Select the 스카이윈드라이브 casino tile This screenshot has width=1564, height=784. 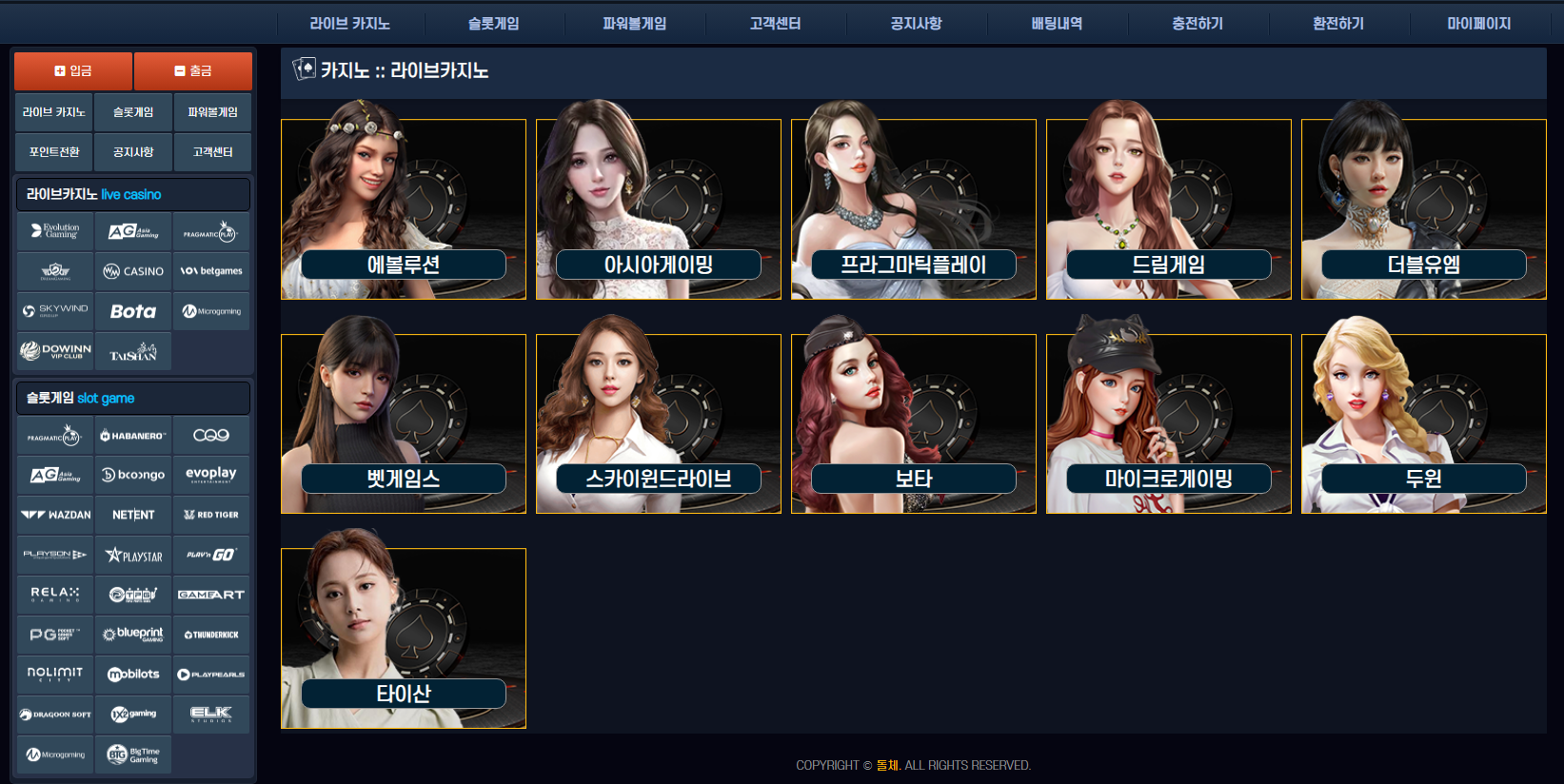click(659, 424)
